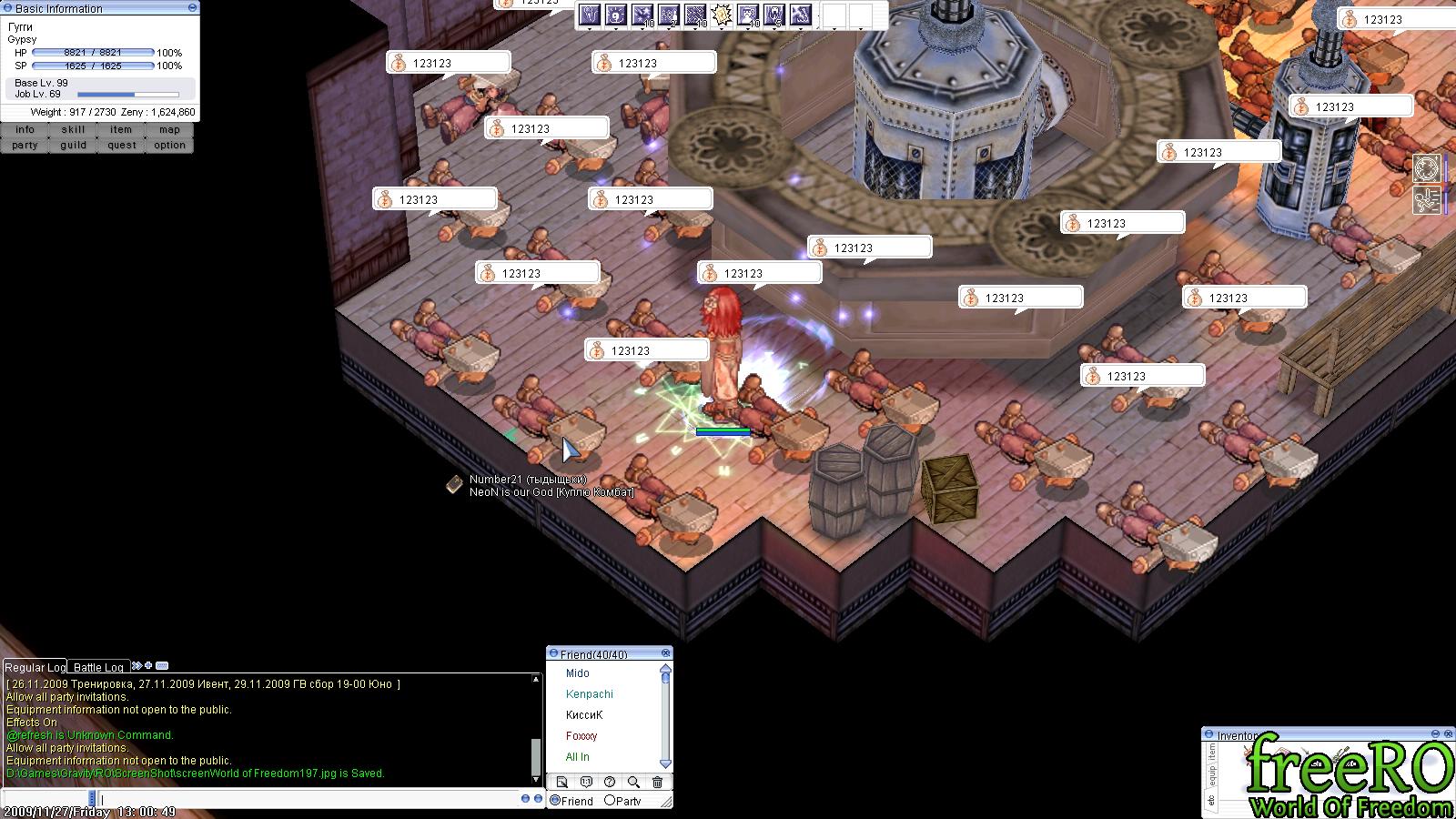Select friend Mido in the list
The width and height of the screenshot is (1456, 819).
577,673
